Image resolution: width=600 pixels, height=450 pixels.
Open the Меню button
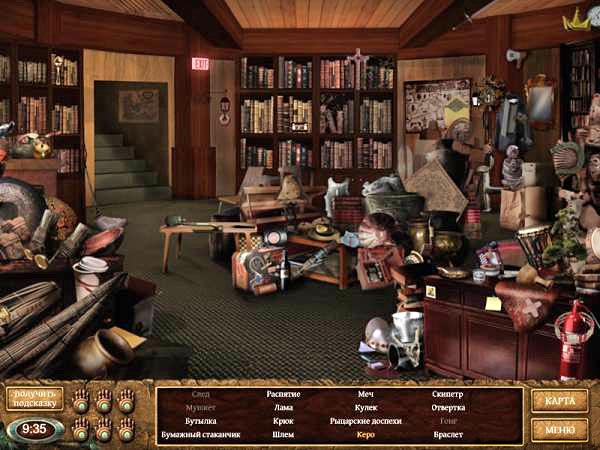pyautogui.click(x=559, y=429)
